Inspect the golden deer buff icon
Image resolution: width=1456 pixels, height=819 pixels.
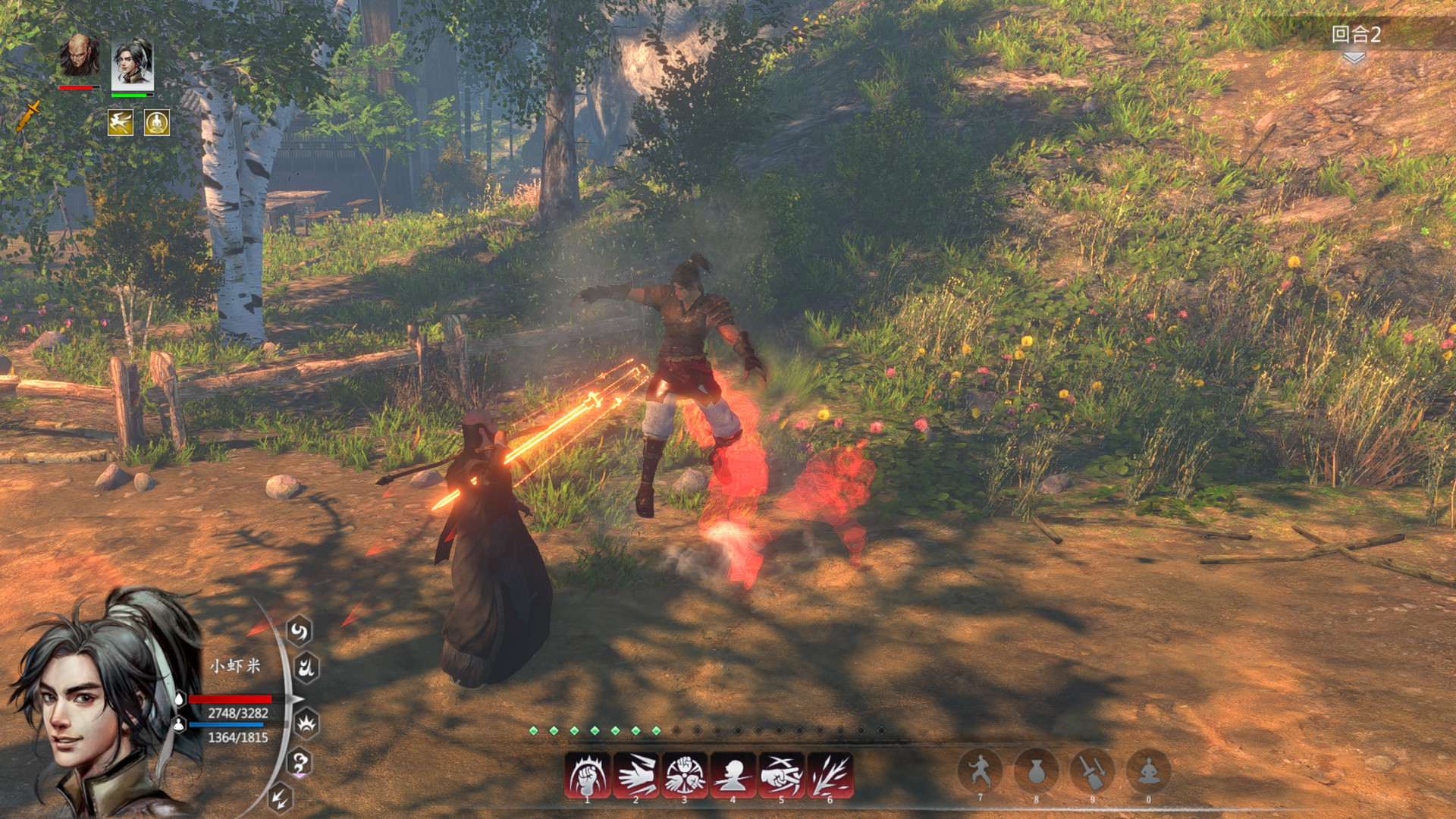pos(120,123)
